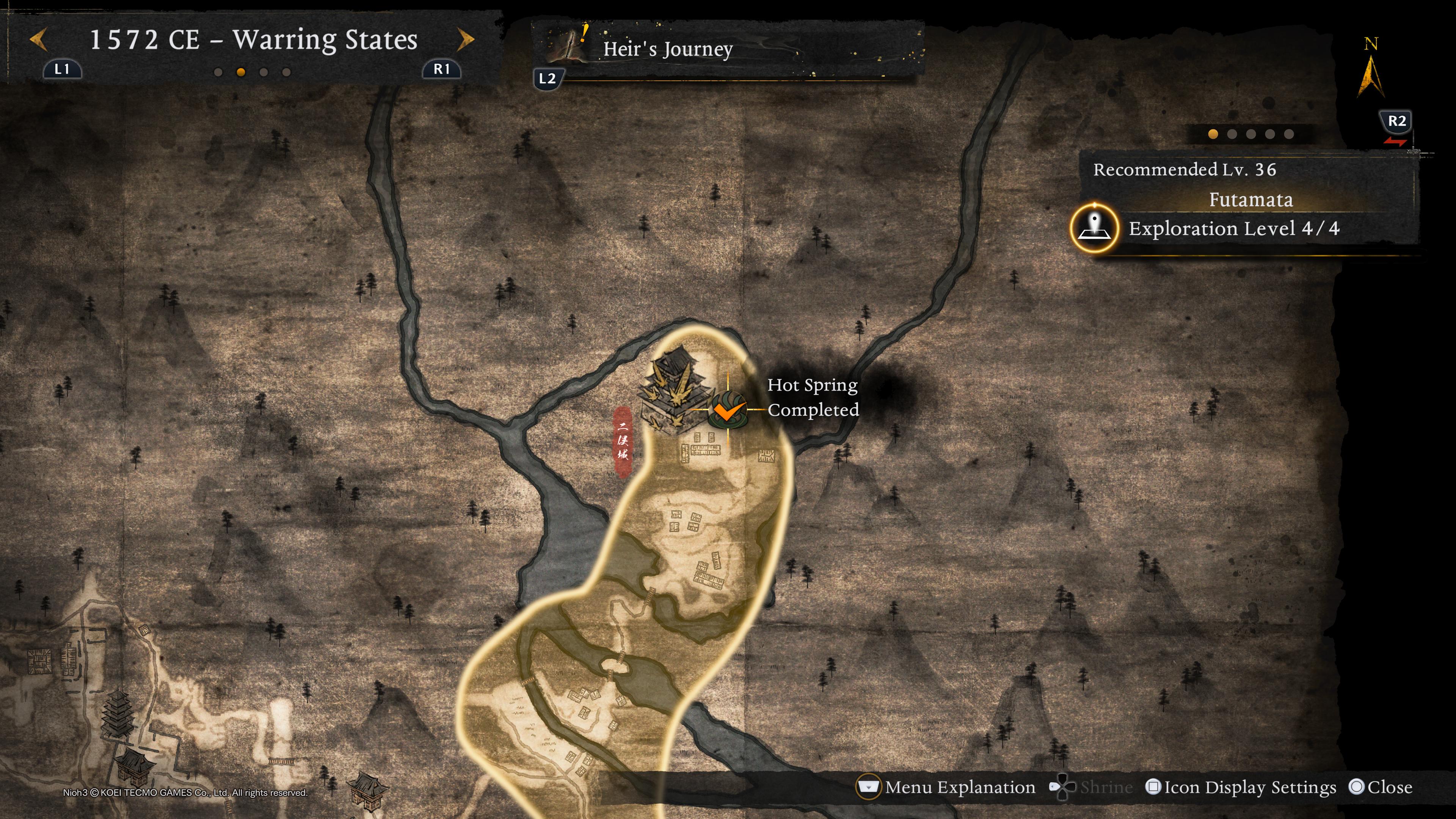This screenshot has width=1456, height=819.
Task: Go to the previous era with left arrow
Action: coord(38,39)
